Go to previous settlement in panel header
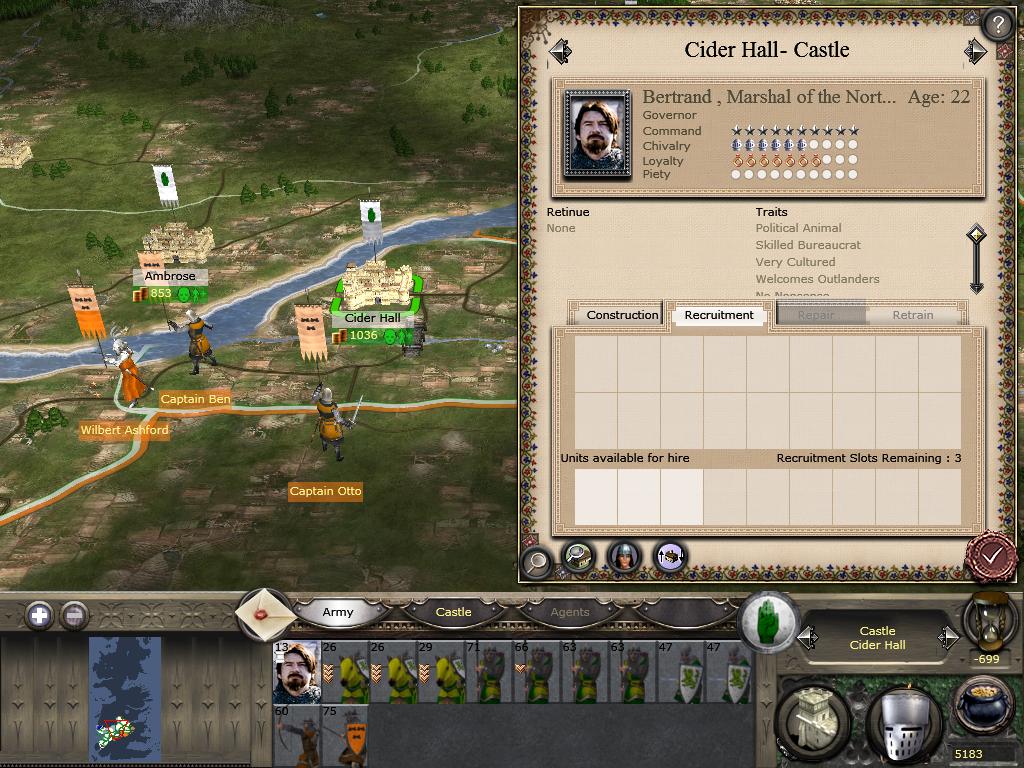Screen dimensions: 1024x768 (560, 51)
